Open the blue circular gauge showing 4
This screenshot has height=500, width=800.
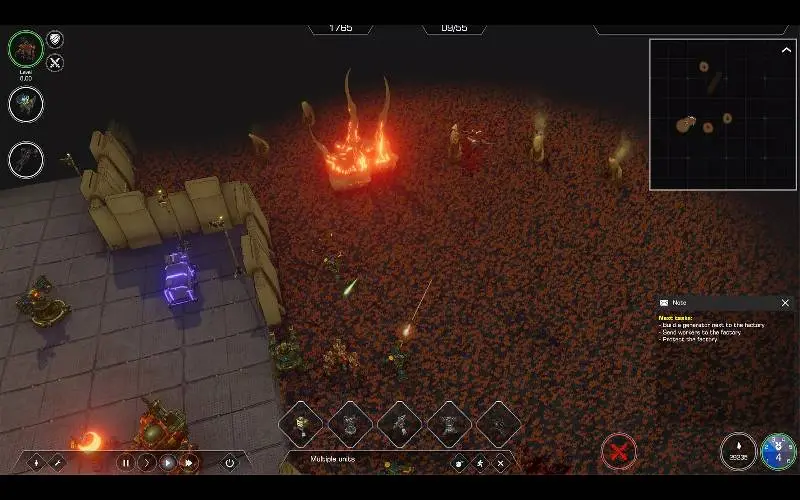(778, 452)
